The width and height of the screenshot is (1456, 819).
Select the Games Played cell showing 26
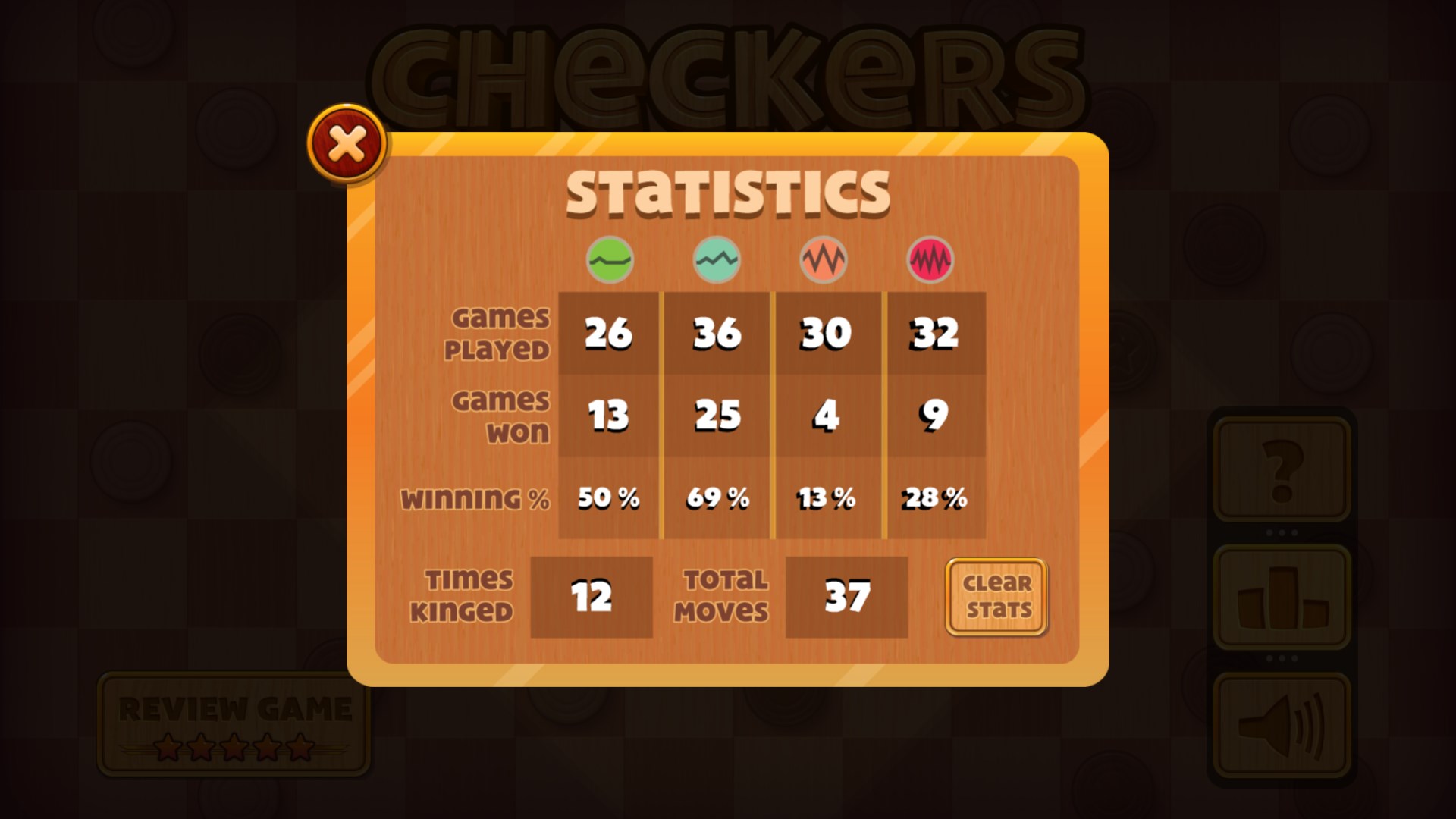609,332
